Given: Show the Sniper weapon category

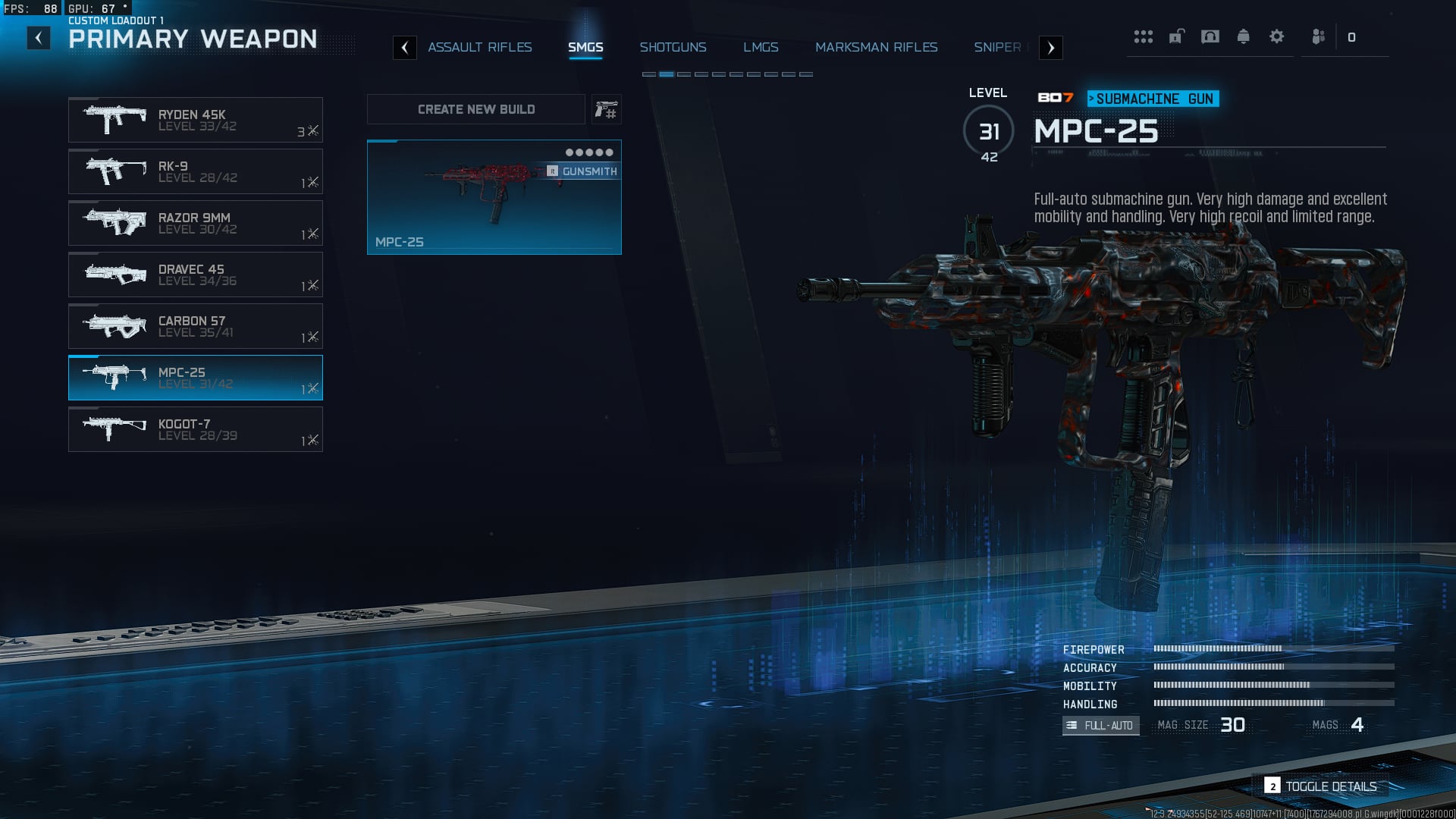Looking at the screenshot, I should (x=997, y=47).
